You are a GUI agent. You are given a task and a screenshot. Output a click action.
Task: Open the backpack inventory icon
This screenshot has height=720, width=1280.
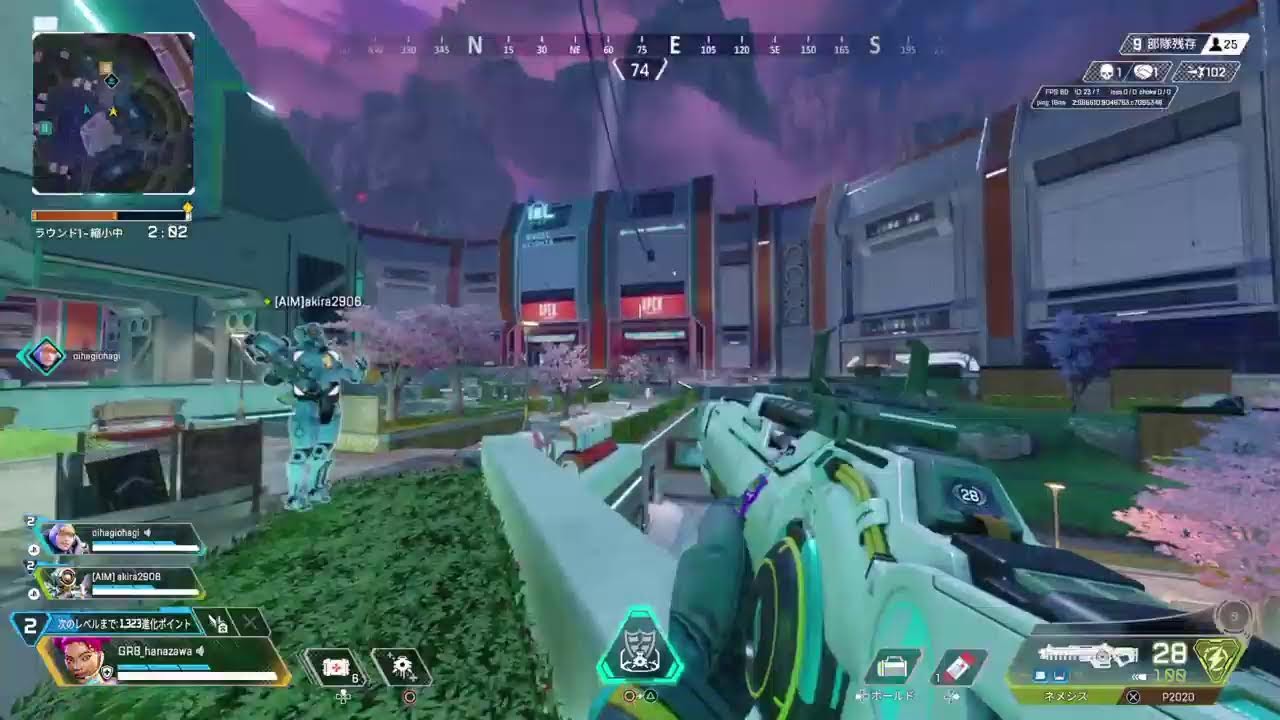[x=891, y=667]
